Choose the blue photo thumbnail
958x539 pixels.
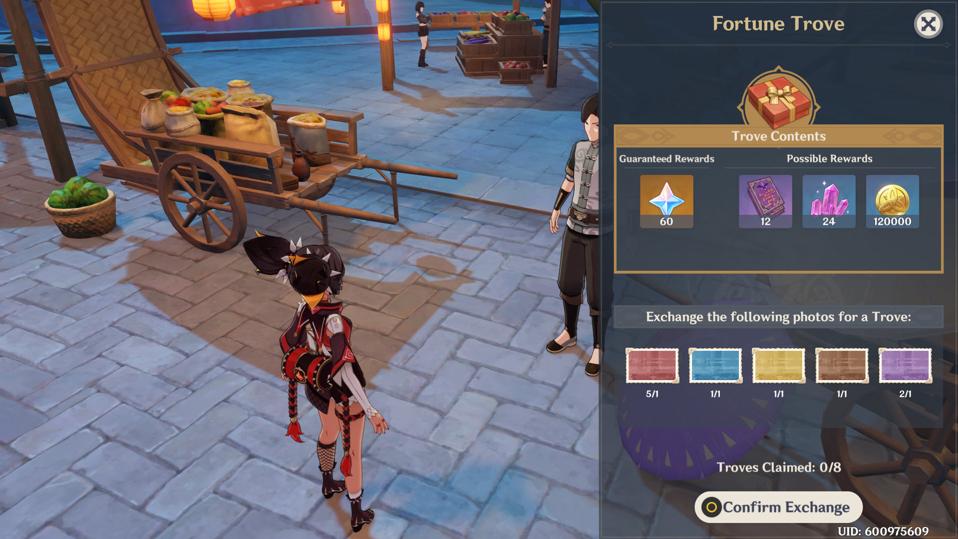click(x=715, y=365)
